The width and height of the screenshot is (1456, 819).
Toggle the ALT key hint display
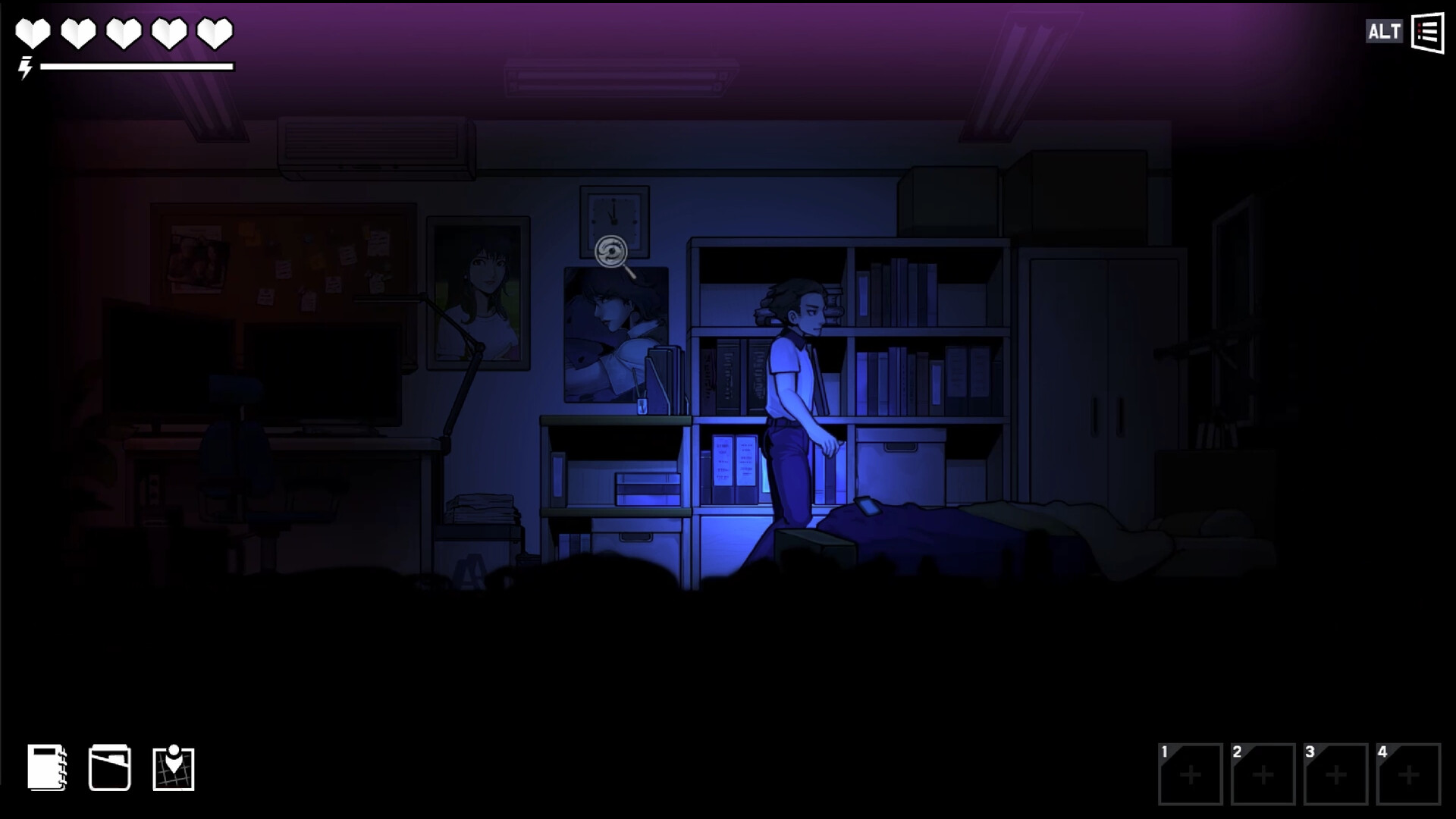tap(1385, 32)
